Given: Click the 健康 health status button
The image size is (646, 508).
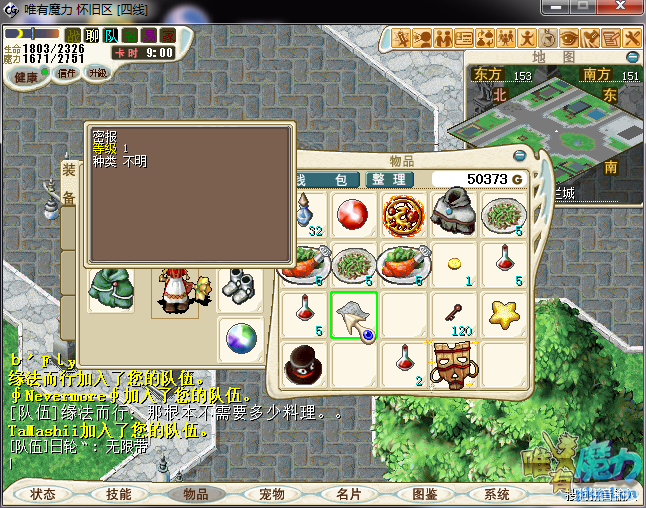Looking at the screenshot, I should click(x=27, y=77).
